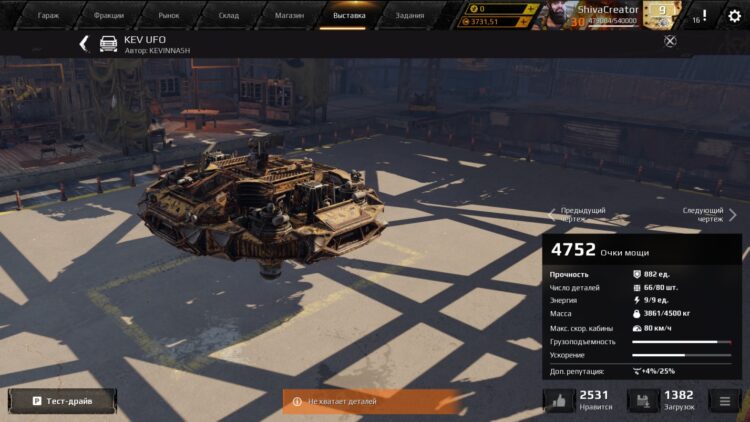Open the Гараж tab
The image size is (750, 422).
[48, 16]
